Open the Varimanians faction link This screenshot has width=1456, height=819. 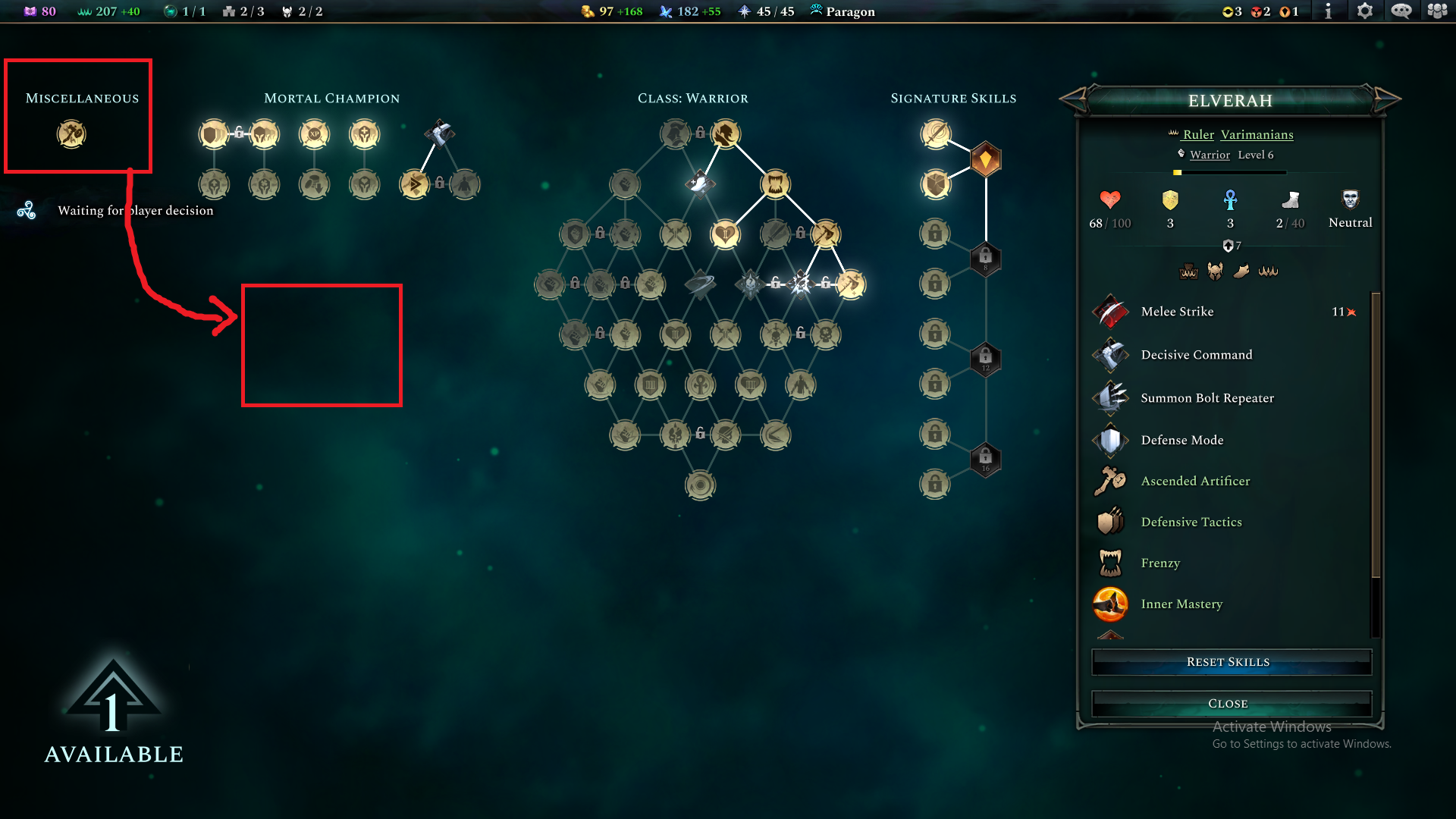tap(1257, 134)
